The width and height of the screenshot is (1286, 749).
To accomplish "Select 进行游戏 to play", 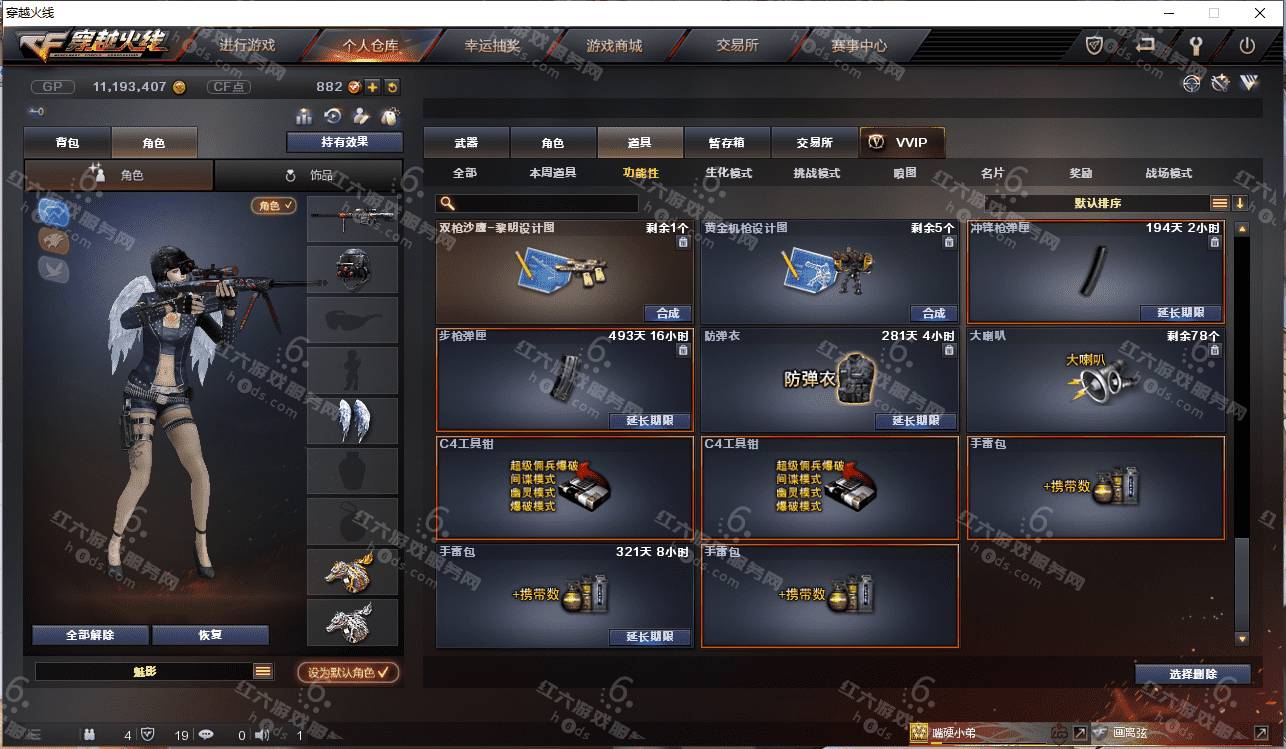I will [x=247, y=46].
